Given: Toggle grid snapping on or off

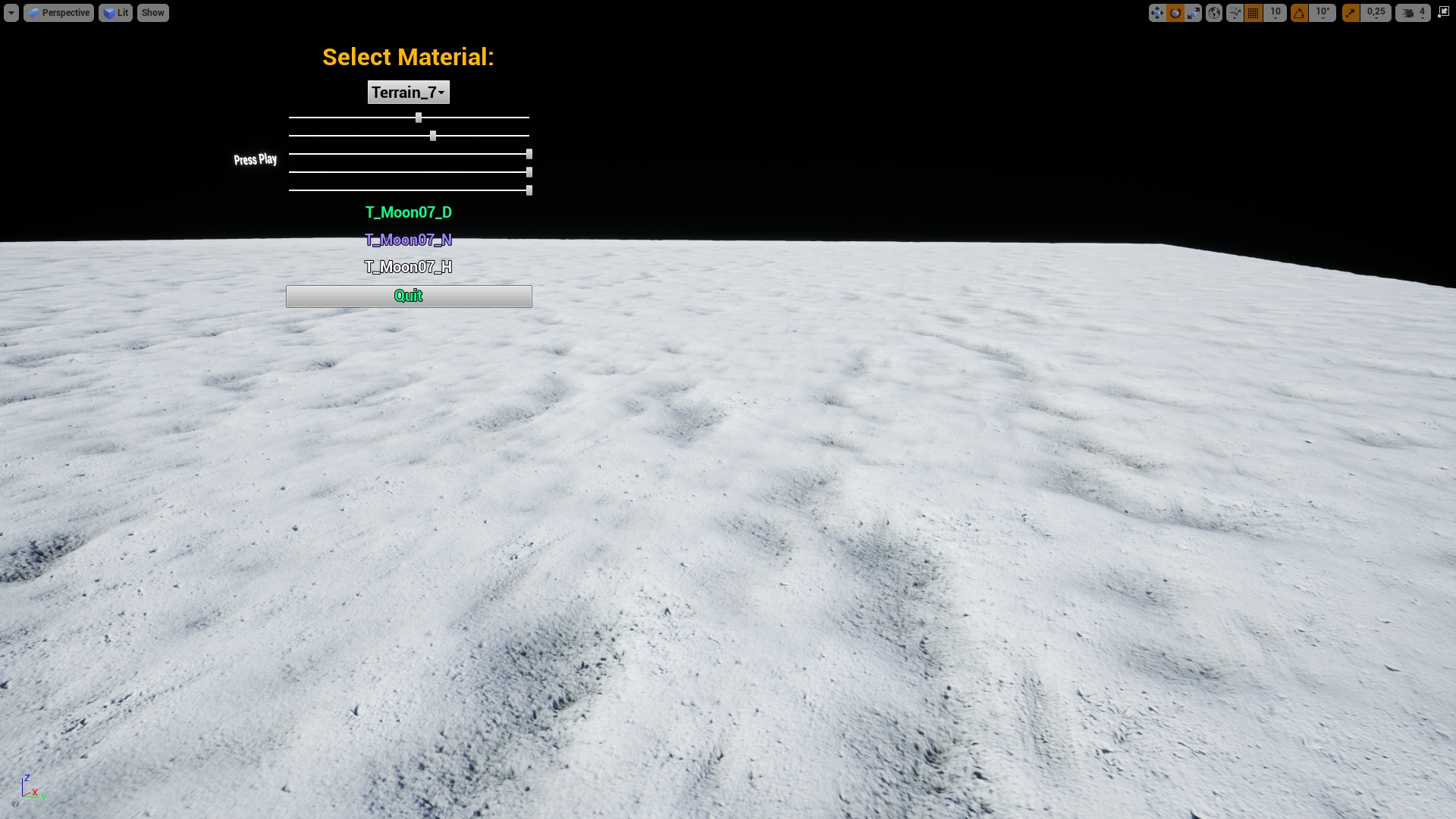Looking at the screenshot, I should point(1253,12).
